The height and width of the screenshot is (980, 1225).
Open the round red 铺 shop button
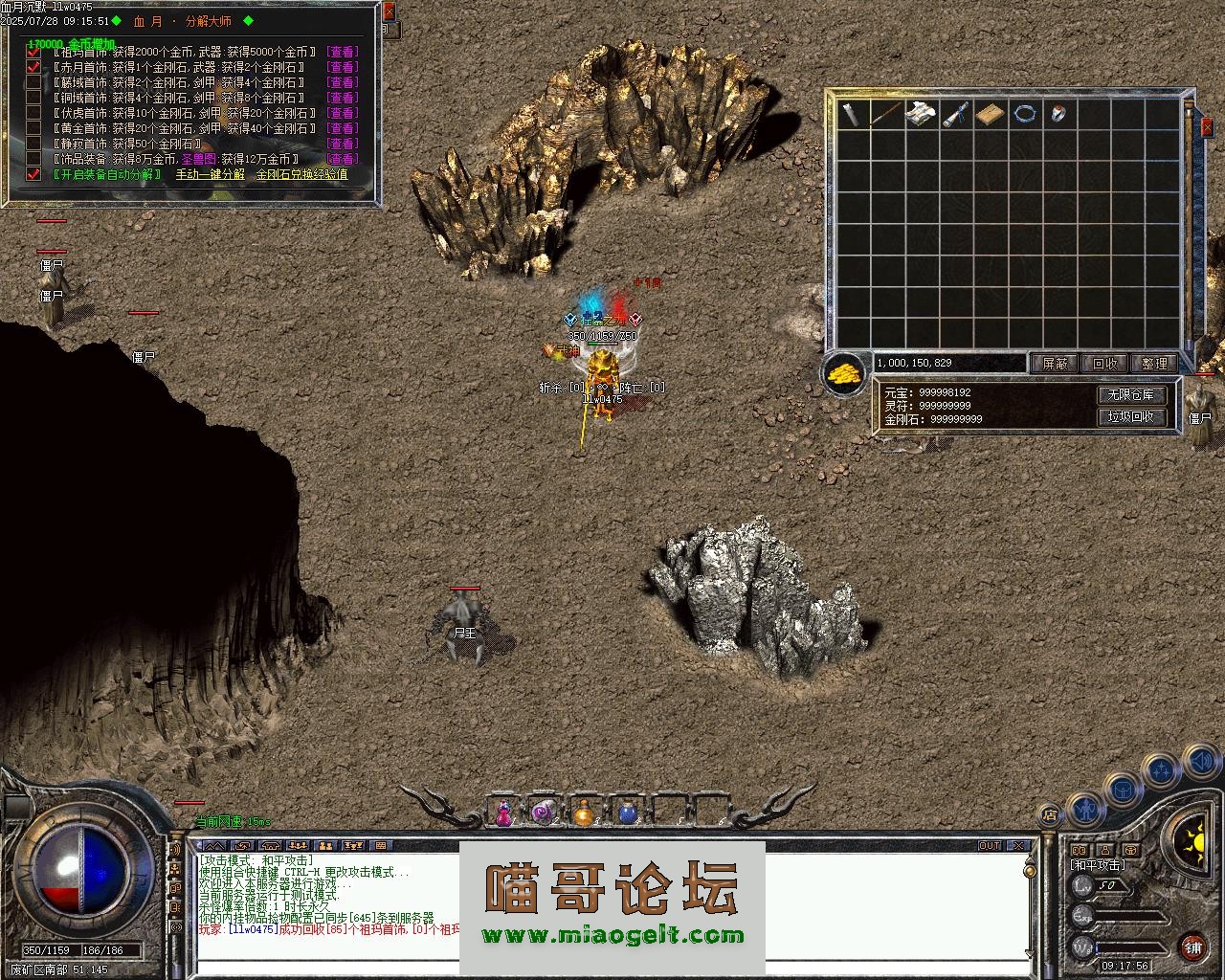(1192, 947)
